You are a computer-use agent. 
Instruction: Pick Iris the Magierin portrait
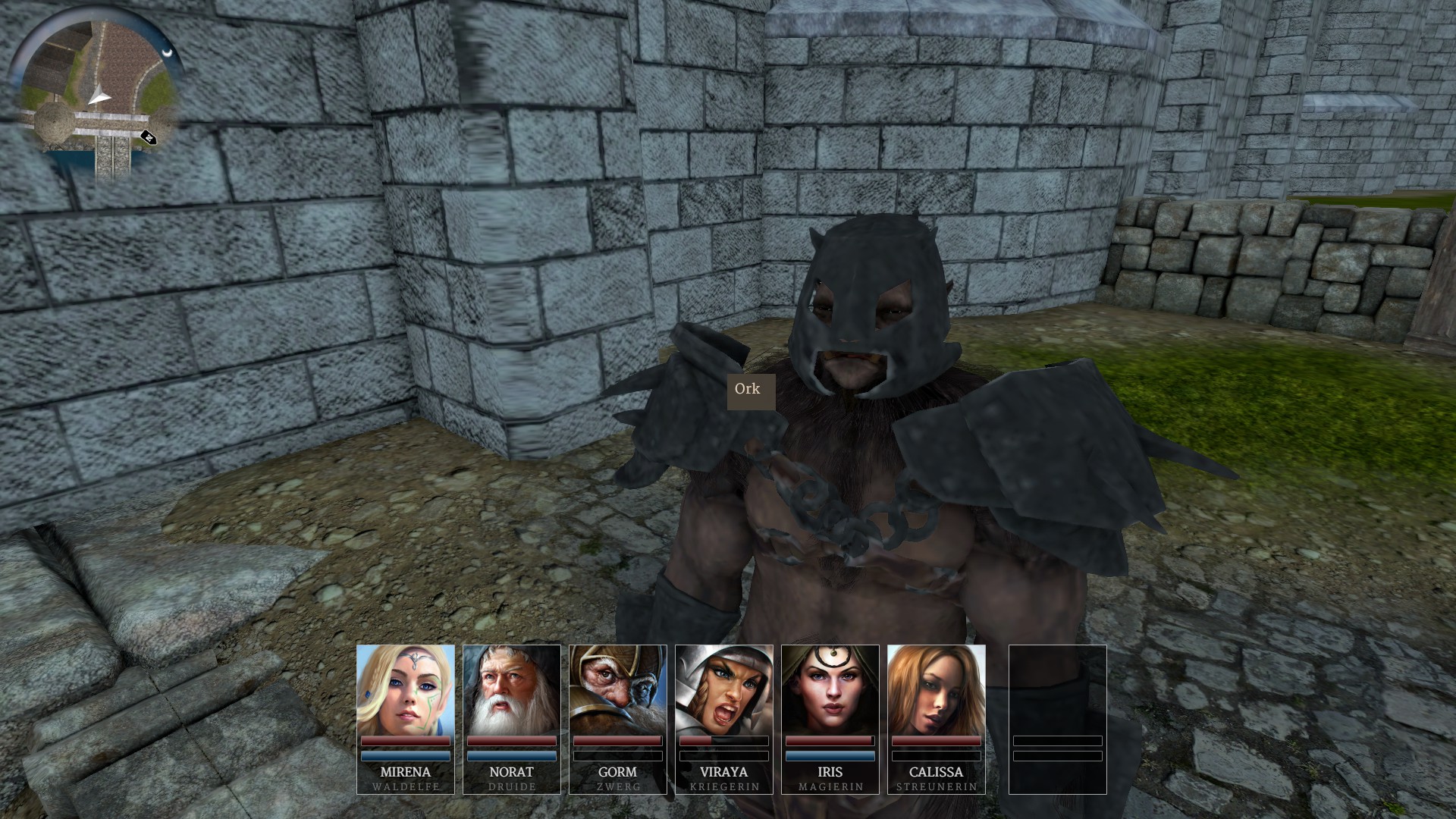point(830,690)
